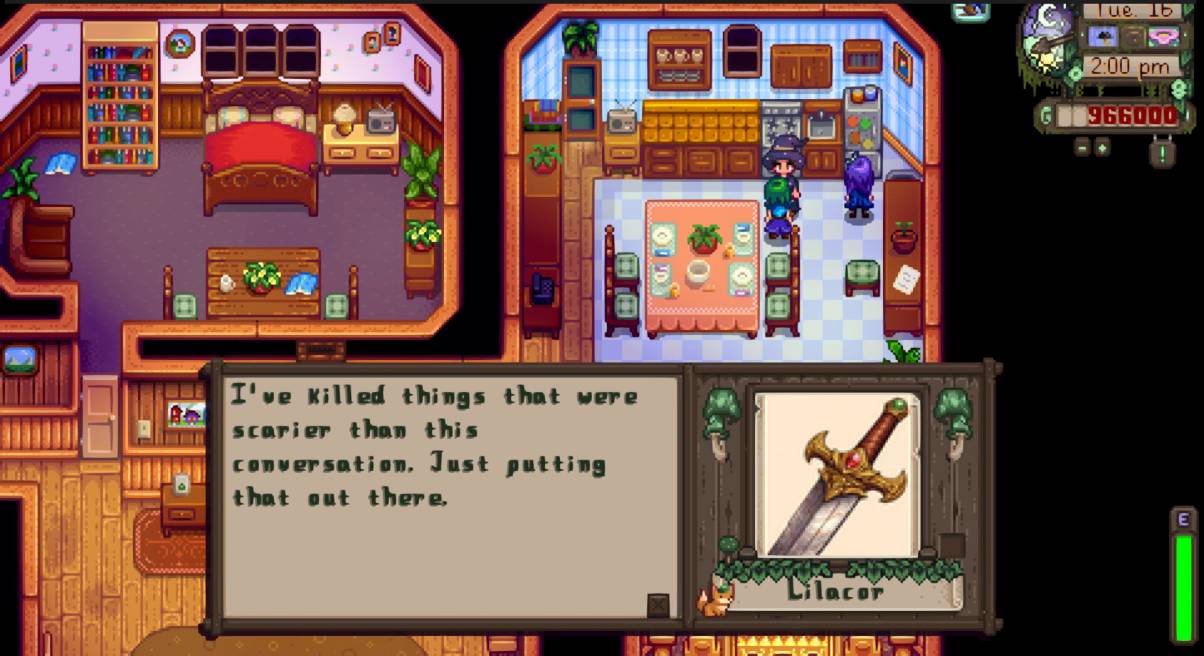This screenshot has height=656, width=1204.
Task: Click Lilacor's sword portrait
Action: [838, 475]
